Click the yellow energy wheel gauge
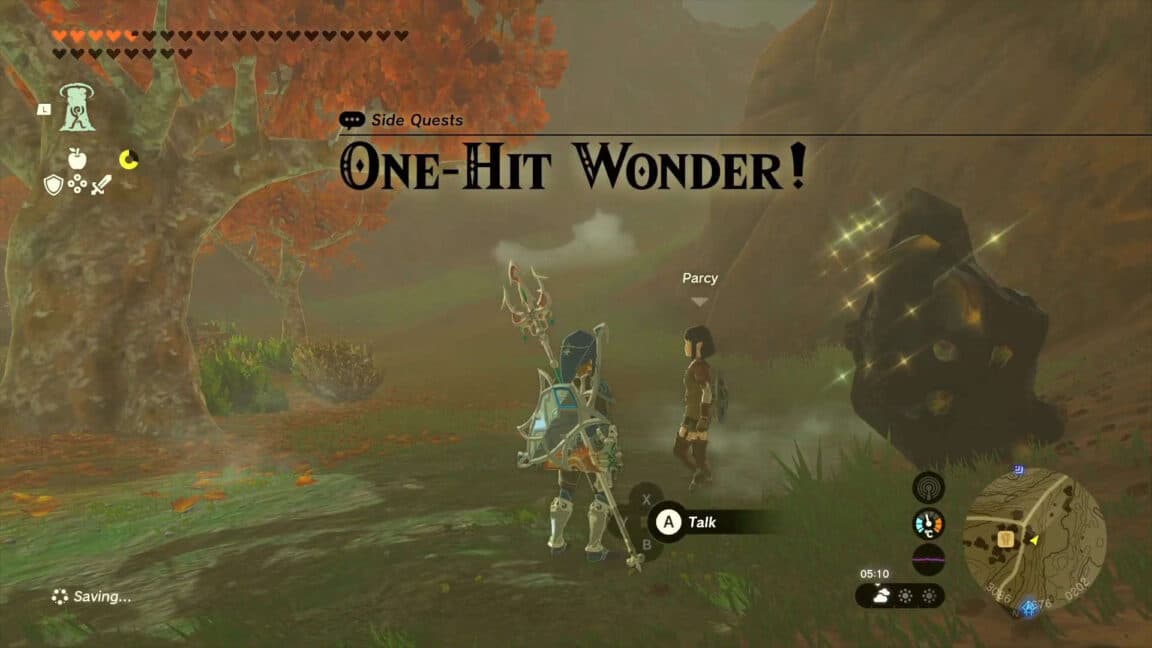Viewport: 1152px width, 648px height. pyautogui.click(x=128, y=159)
